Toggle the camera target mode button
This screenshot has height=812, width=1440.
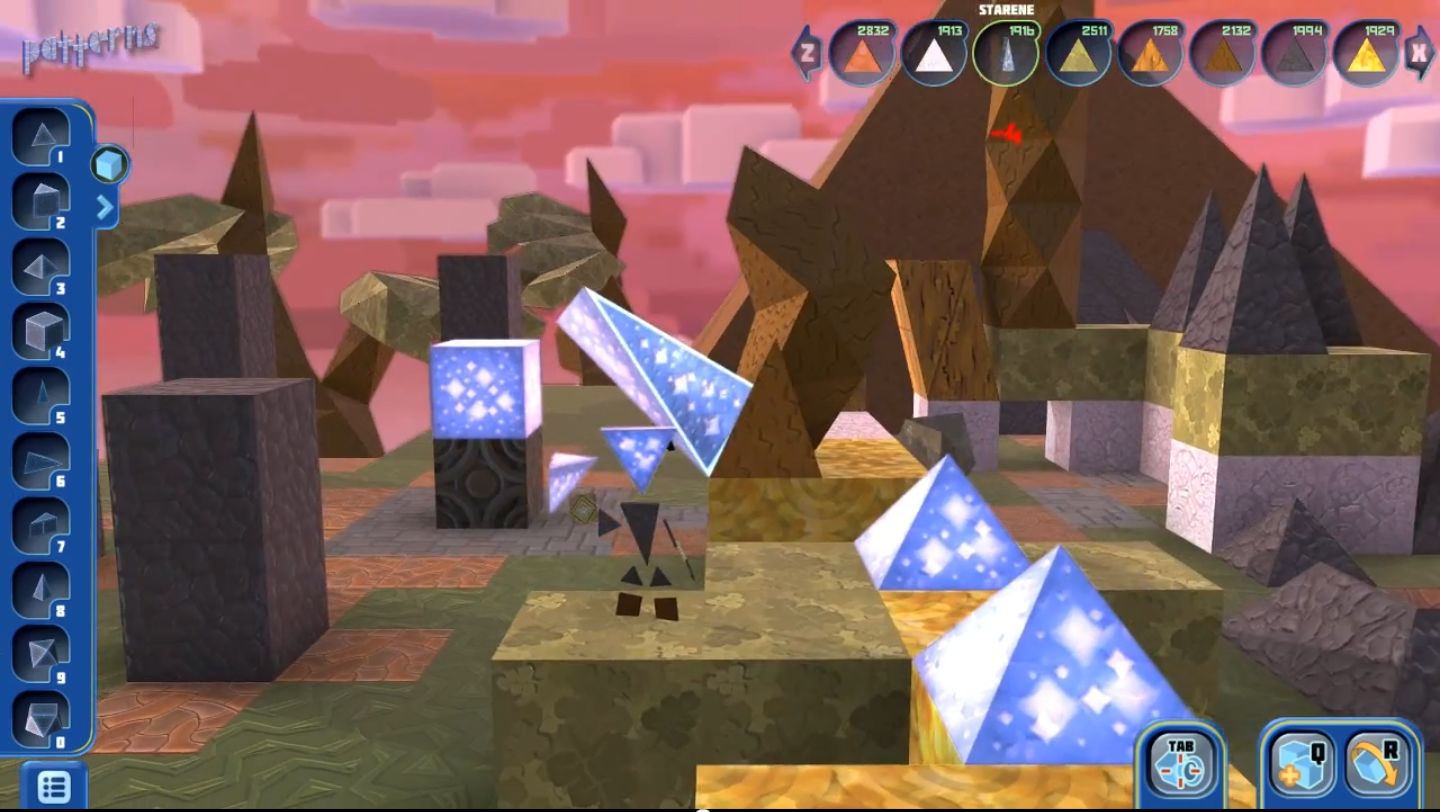pos(1180,763)
